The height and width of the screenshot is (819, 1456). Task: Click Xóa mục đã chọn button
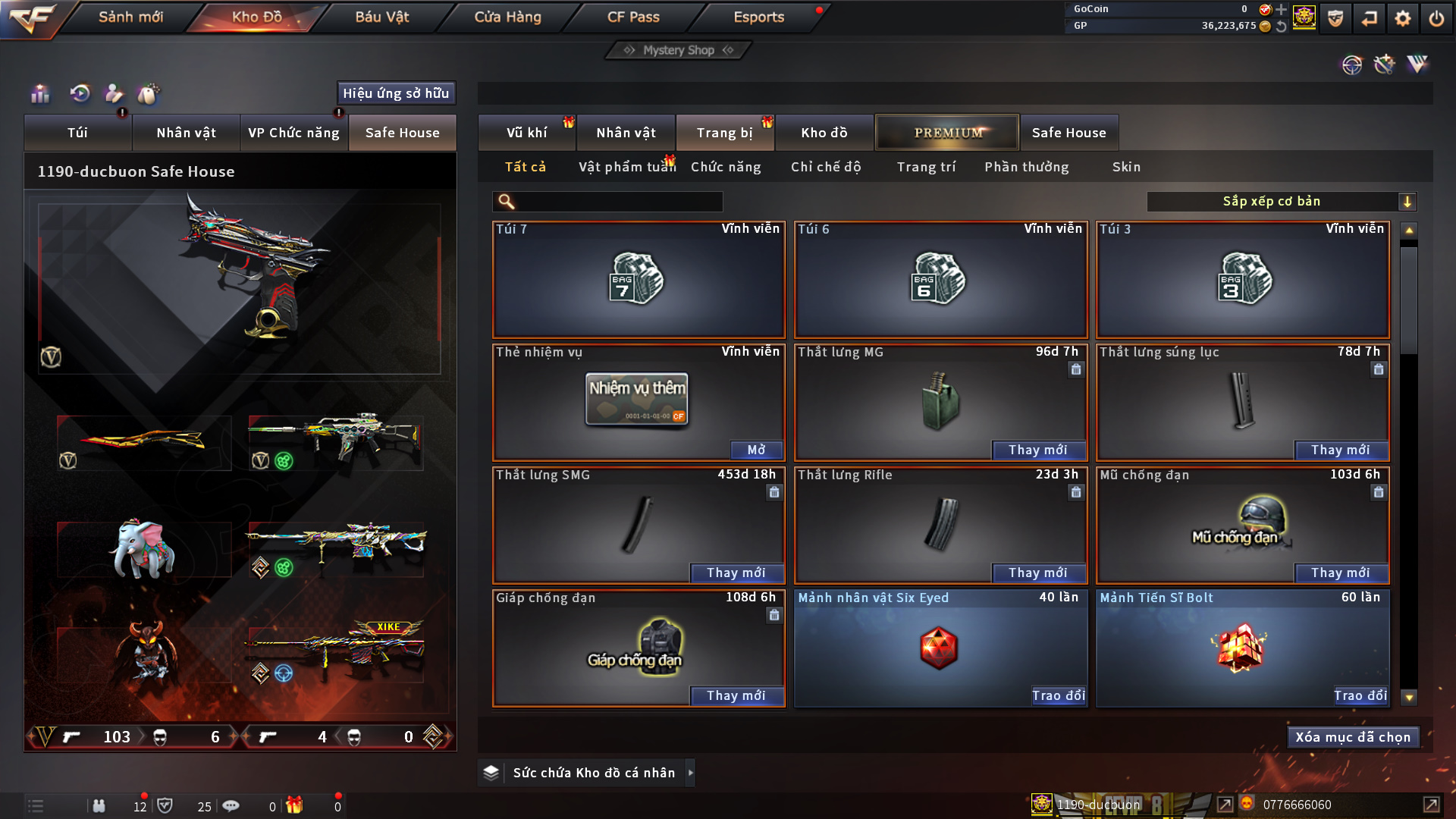coord(1353,737)
